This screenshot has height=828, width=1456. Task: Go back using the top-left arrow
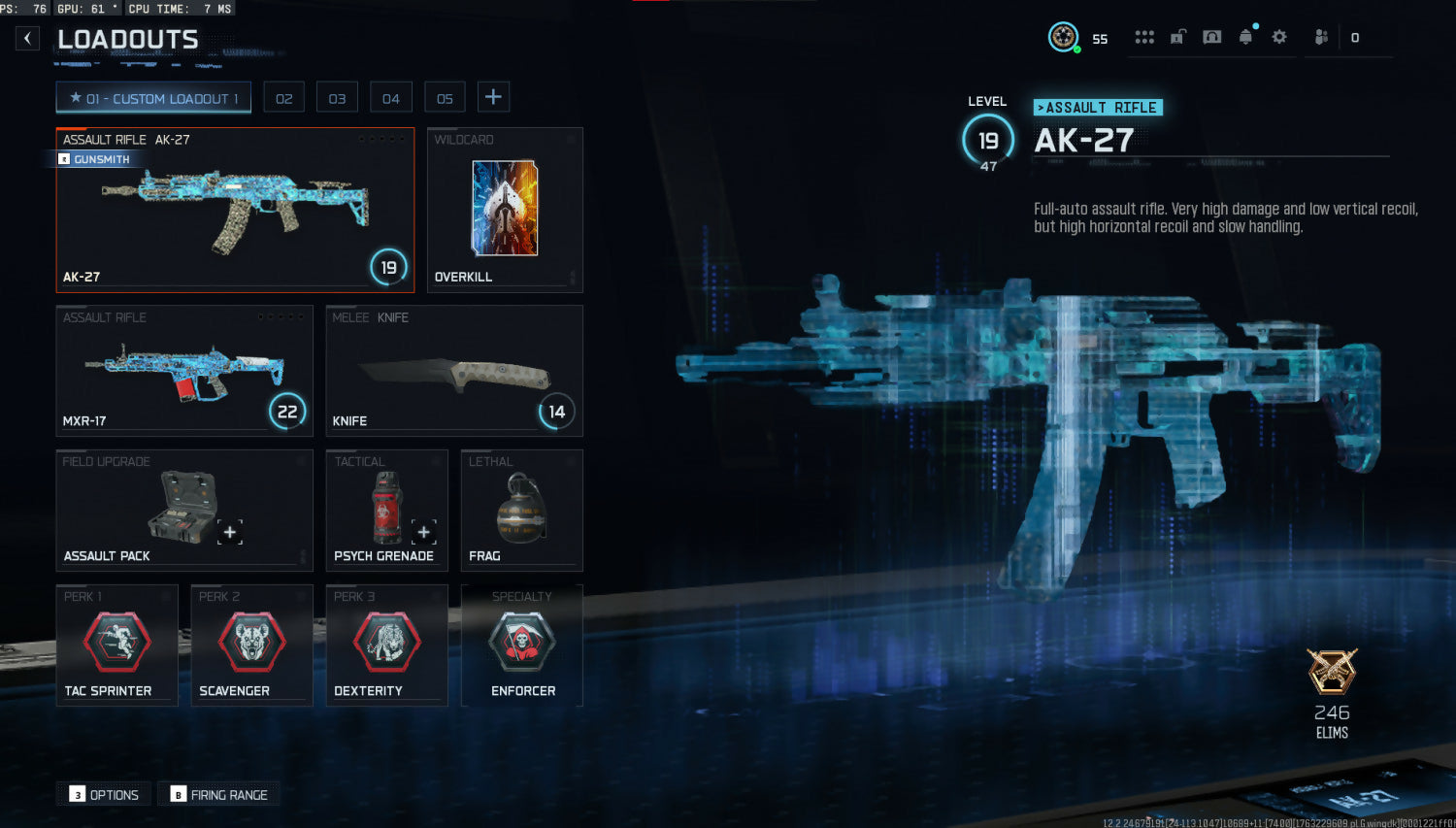pos(27,38)
